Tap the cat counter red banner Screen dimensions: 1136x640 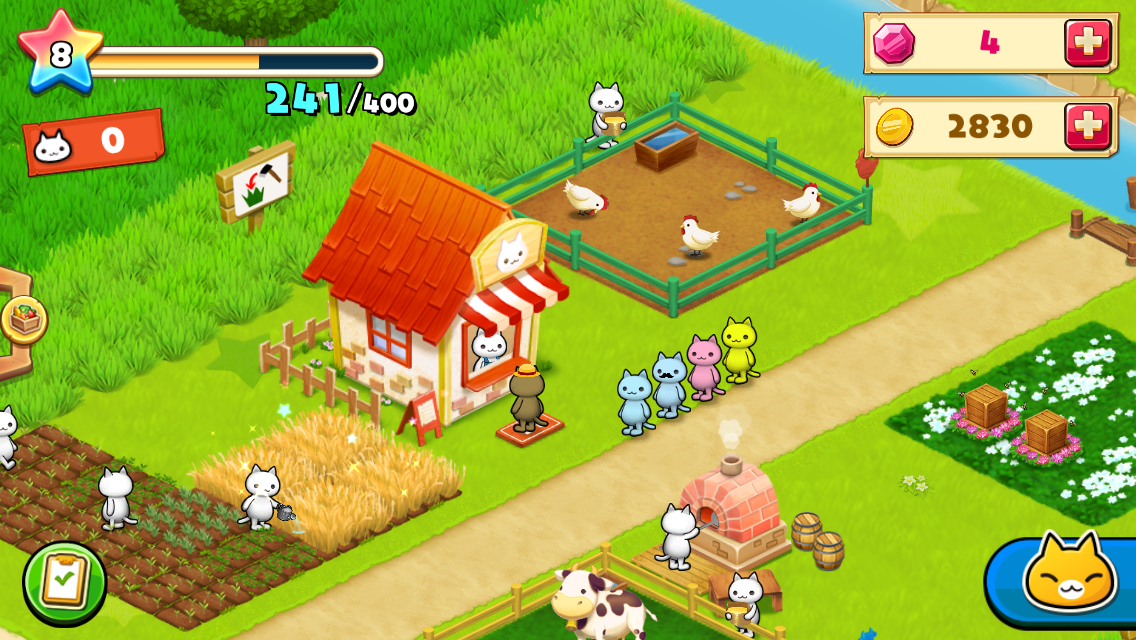point(93,143)
